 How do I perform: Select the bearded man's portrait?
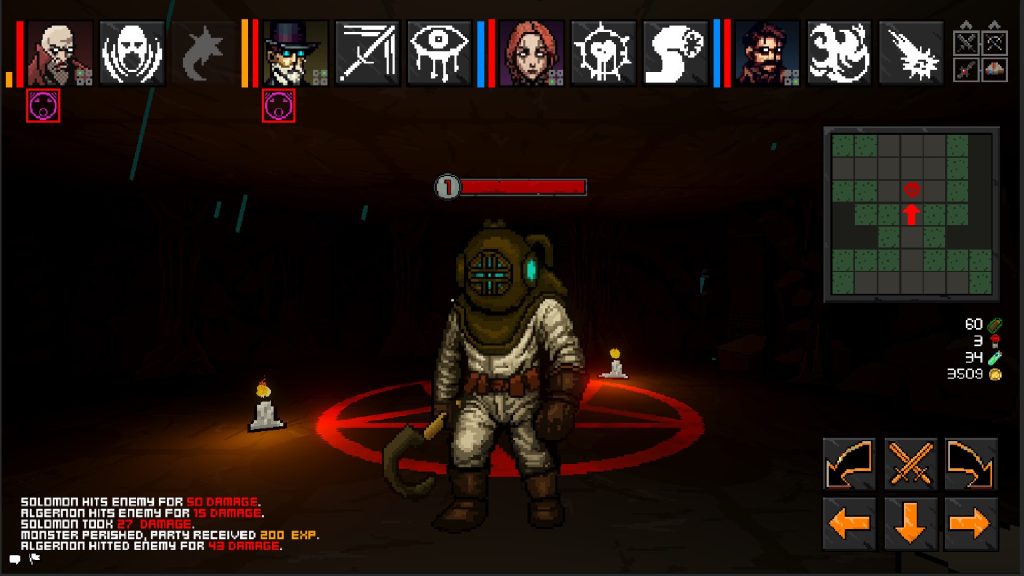[768, 53]
